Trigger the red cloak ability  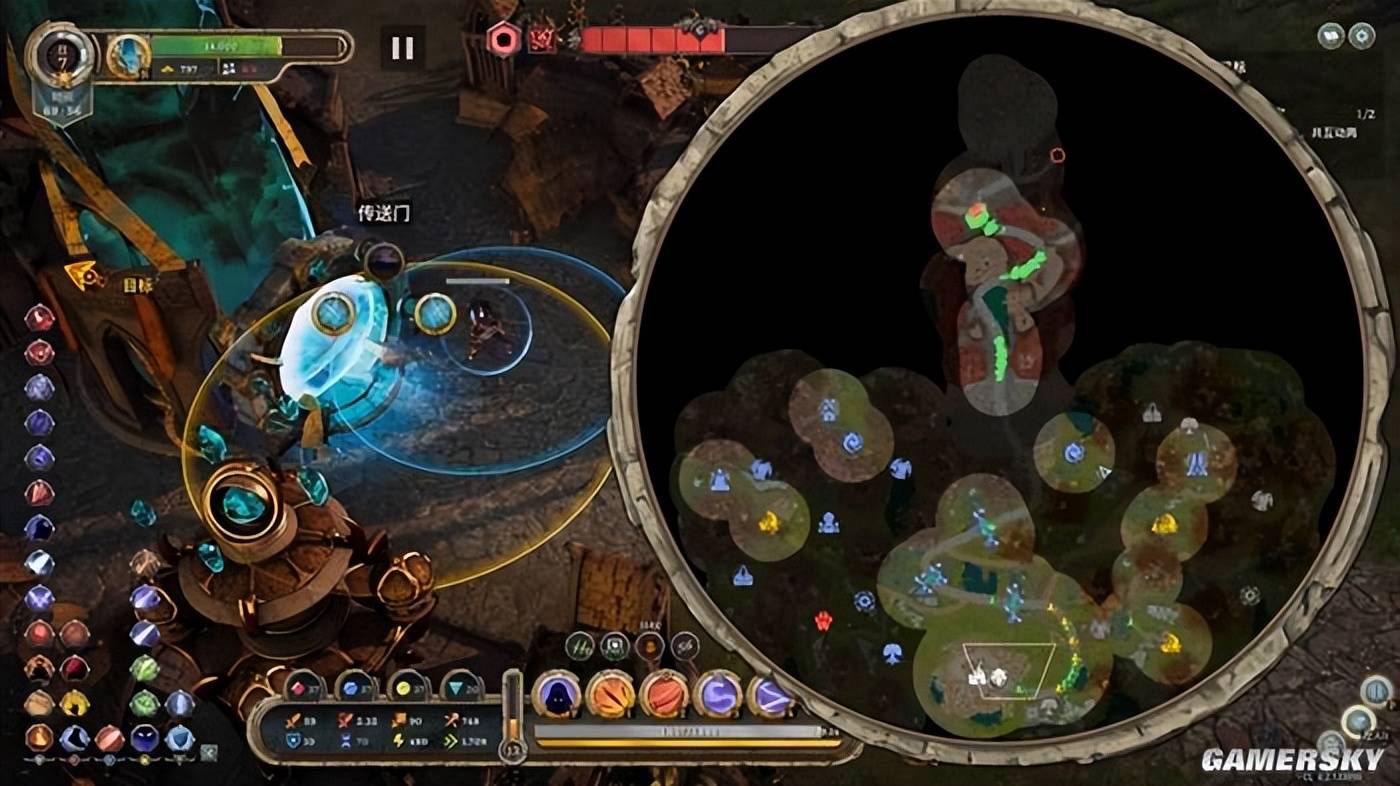point(664,694)
